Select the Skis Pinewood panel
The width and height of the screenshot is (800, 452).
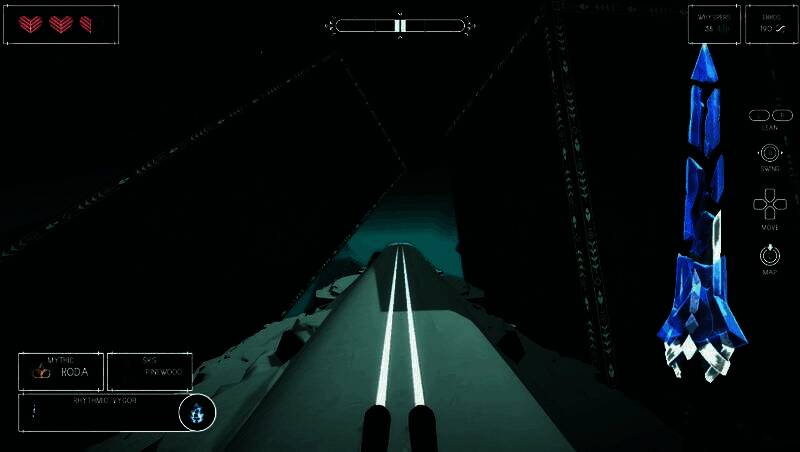tap(149, 371)
